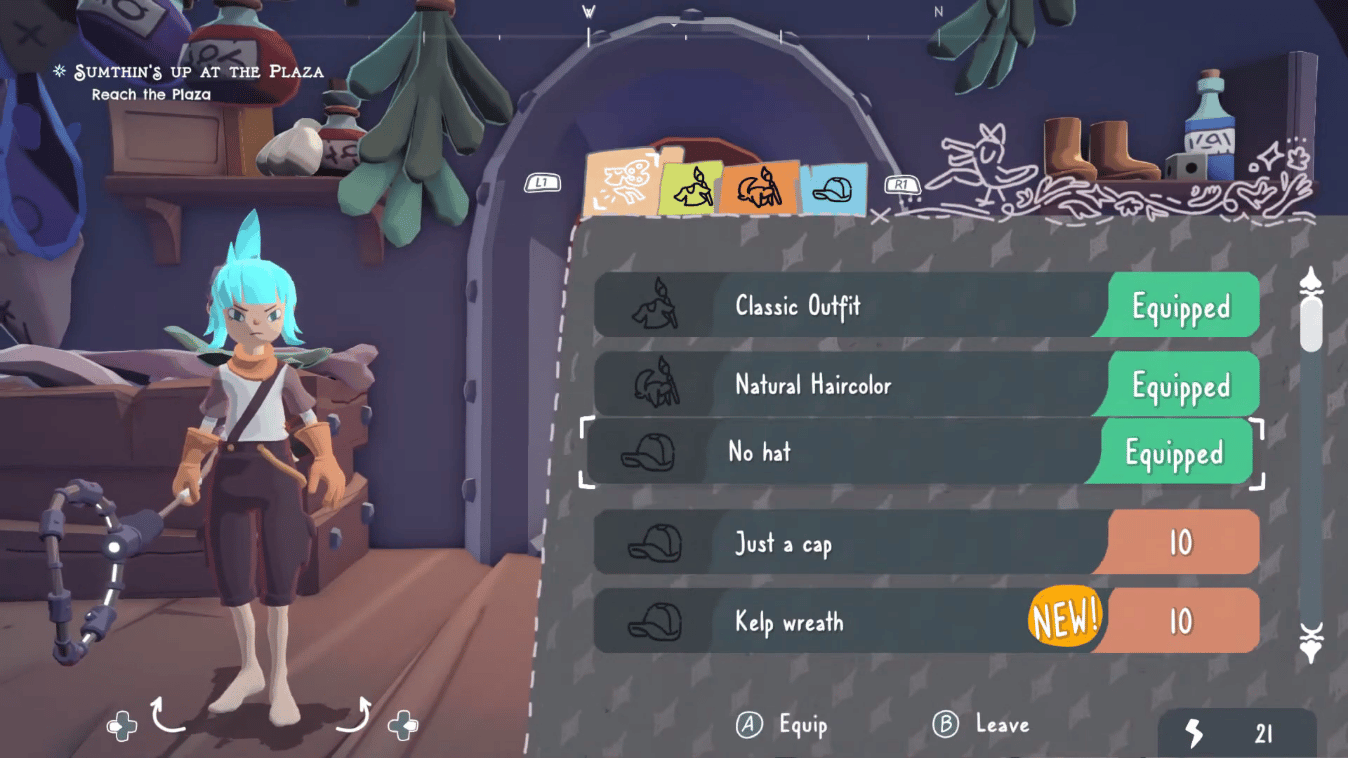Click the scrollbar's top arrow
1348x758 pixels.
tap(1310, 282)
